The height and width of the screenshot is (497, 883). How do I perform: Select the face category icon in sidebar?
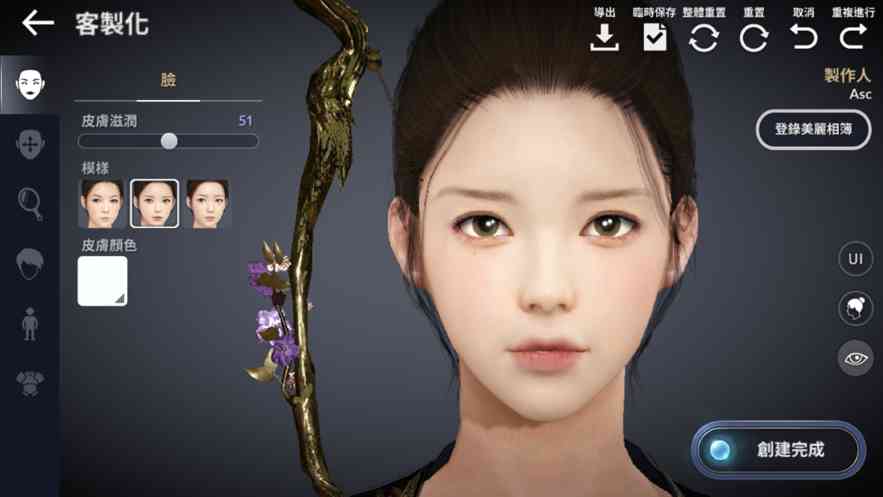(29, 83)
